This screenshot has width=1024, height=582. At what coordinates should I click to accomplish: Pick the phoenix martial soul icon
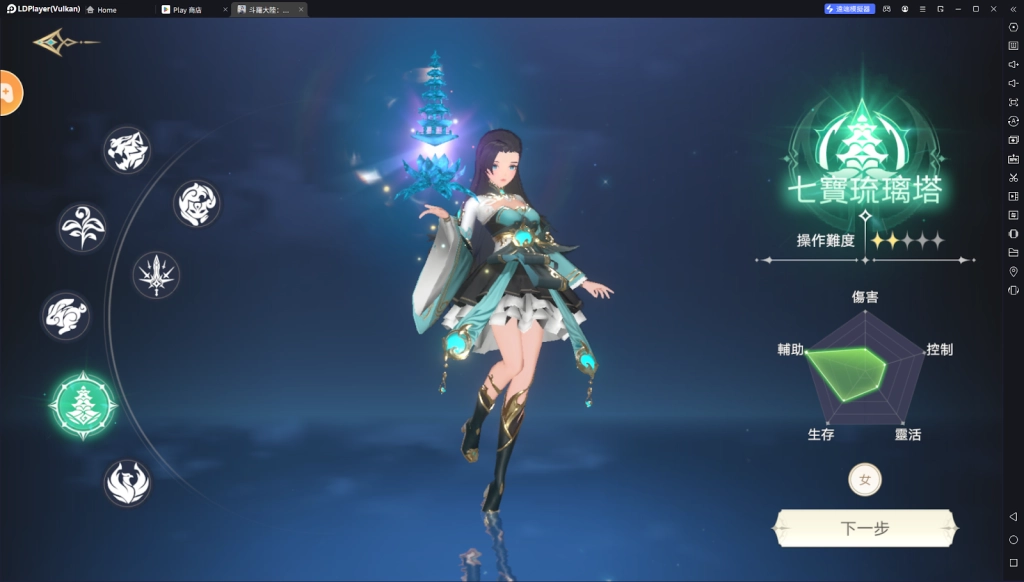[x=127, y=482]
